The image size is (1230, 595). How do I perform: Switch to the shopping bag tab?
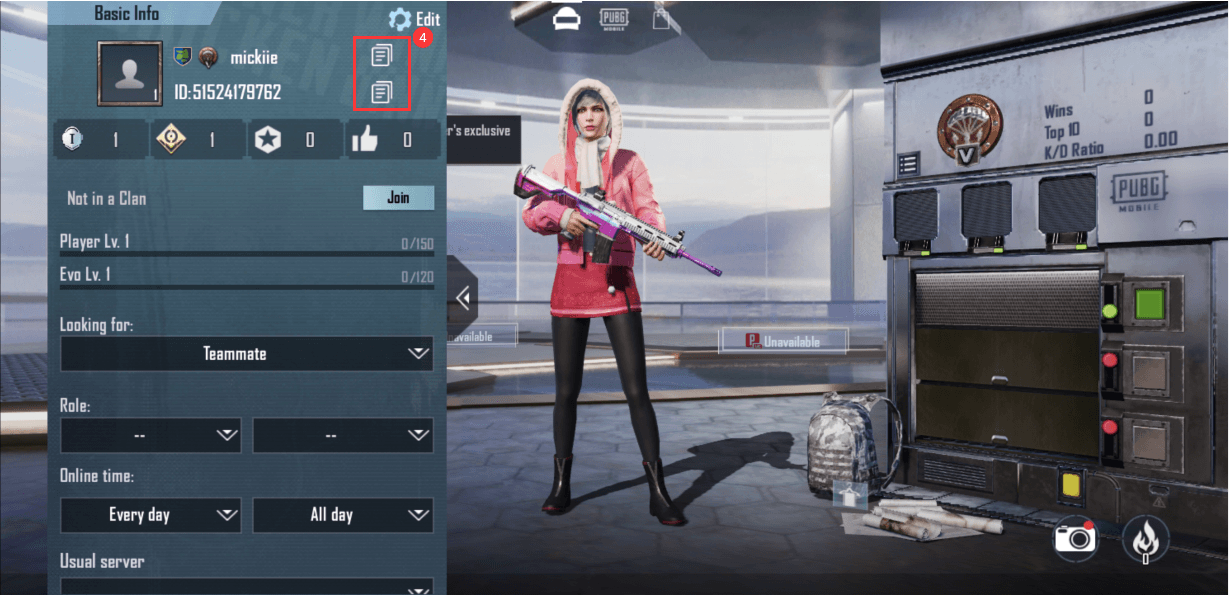(x=661, y=18)
